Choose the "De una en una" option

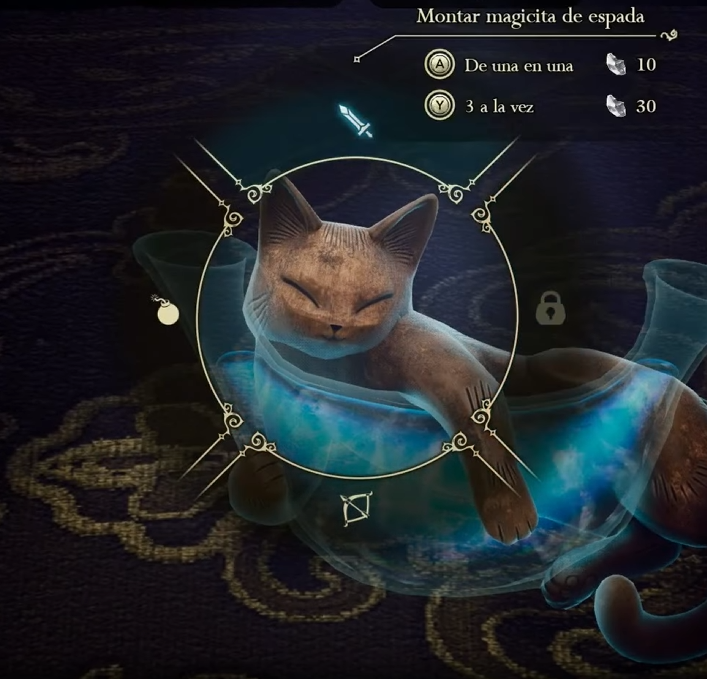tap(518, 66)
